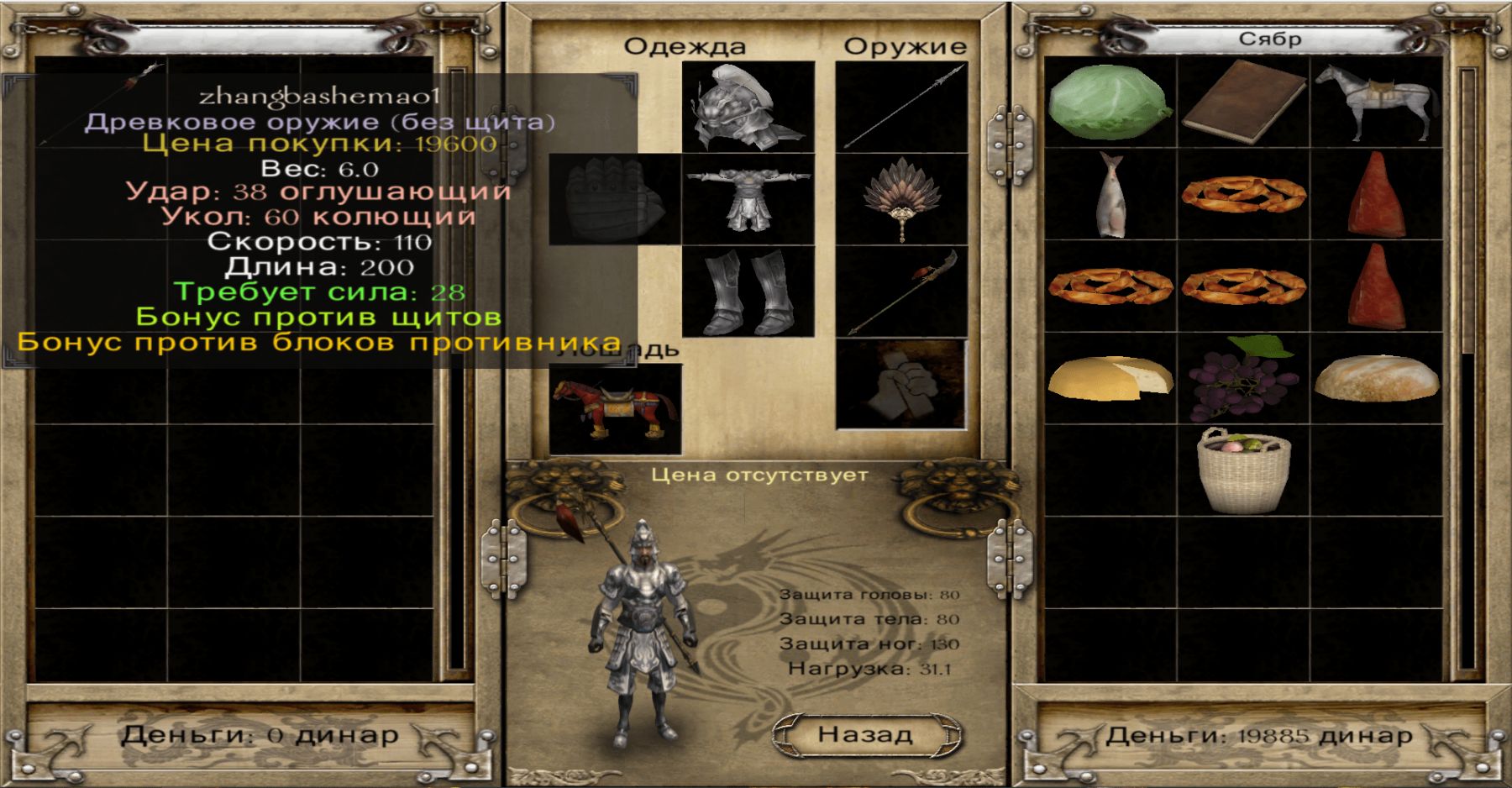Choose the purple grapes item

click(1243, 378)
